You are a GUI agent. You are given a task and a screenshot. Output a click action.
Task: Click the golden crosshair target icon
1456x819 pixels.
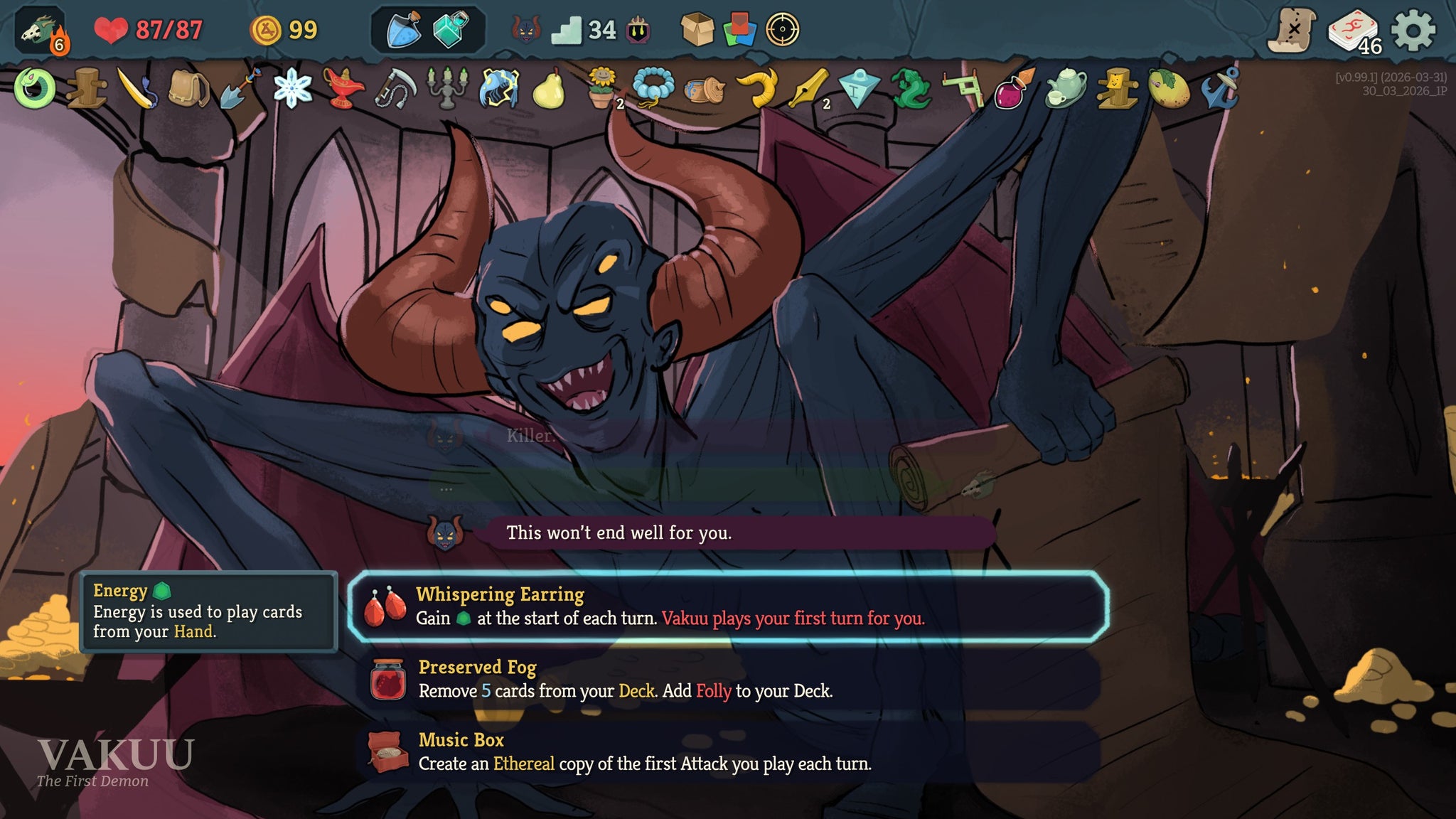(782, 31)
